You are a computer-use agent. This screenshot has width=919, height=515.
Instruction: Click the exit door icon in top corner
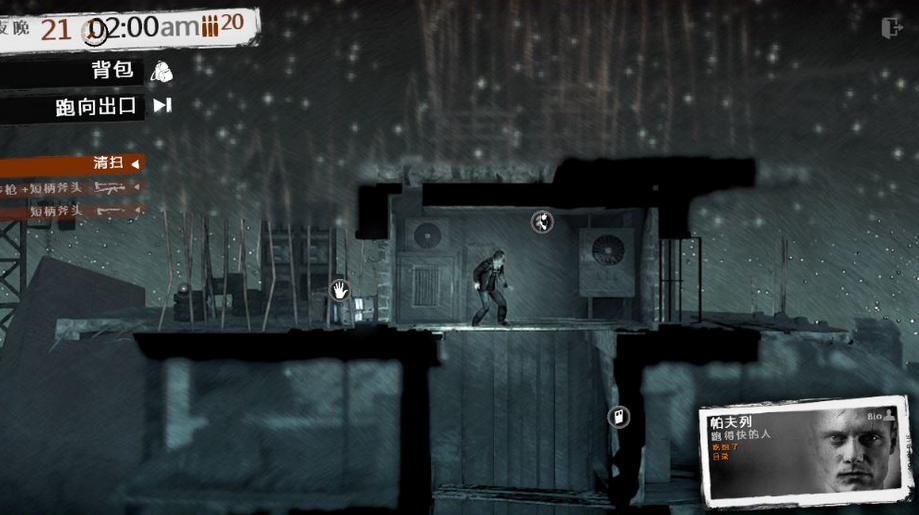tap(891, 28)
